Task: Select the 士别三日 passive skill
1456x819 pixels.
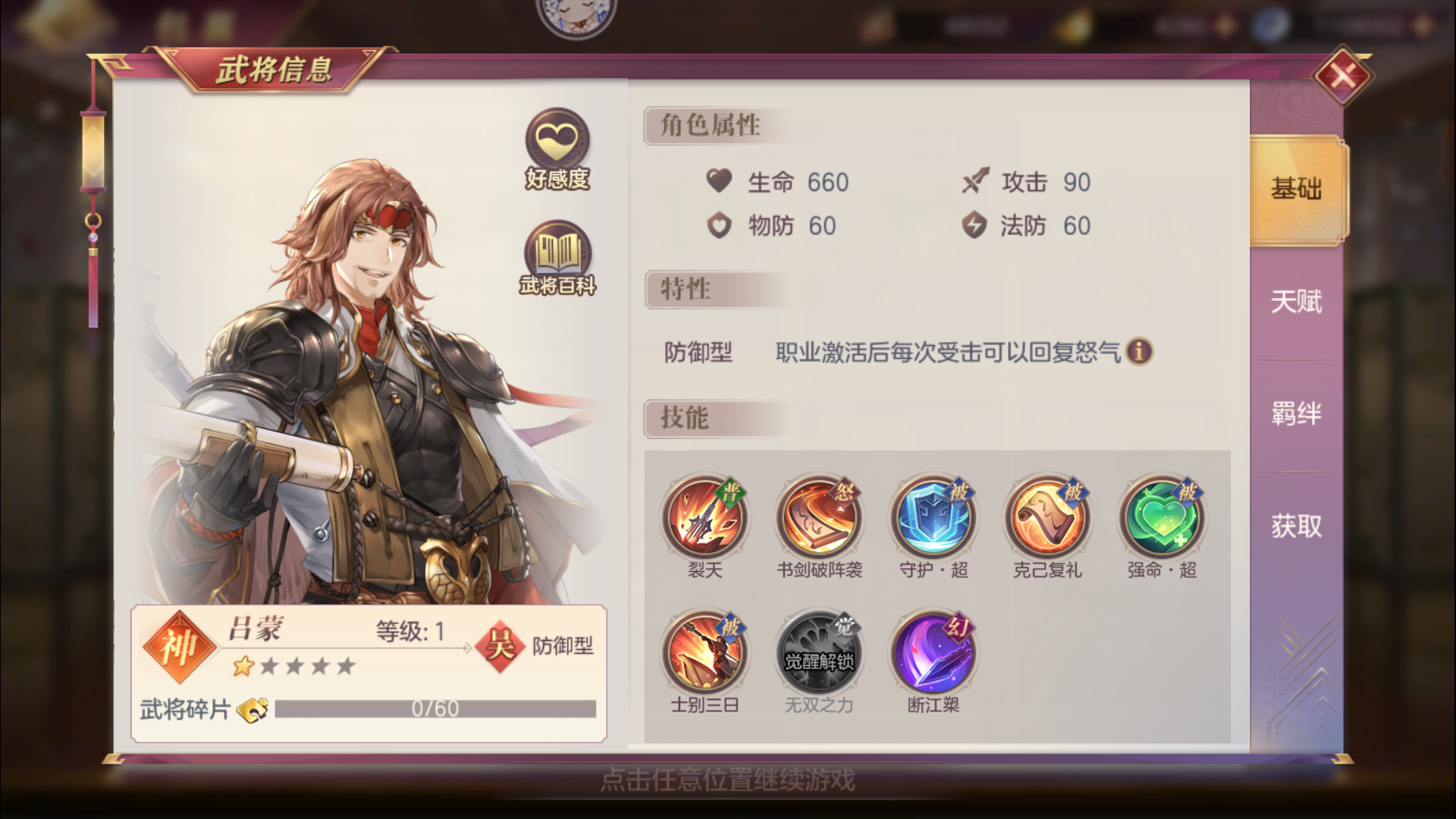Action: [x=705, y=652]
